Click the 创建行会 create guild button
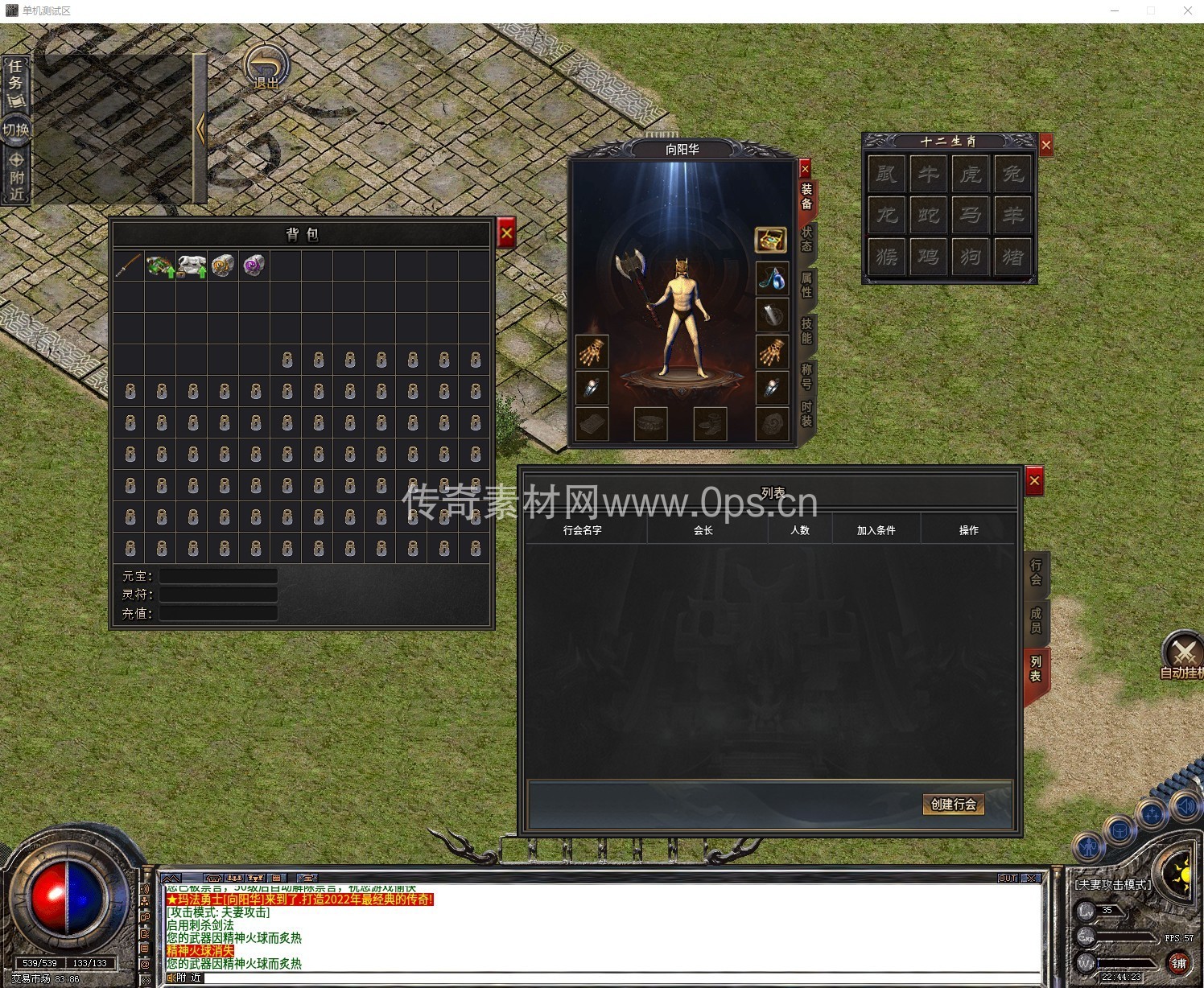The width and height of the screenshot is (1204, 988). click(x=953, y=804)
